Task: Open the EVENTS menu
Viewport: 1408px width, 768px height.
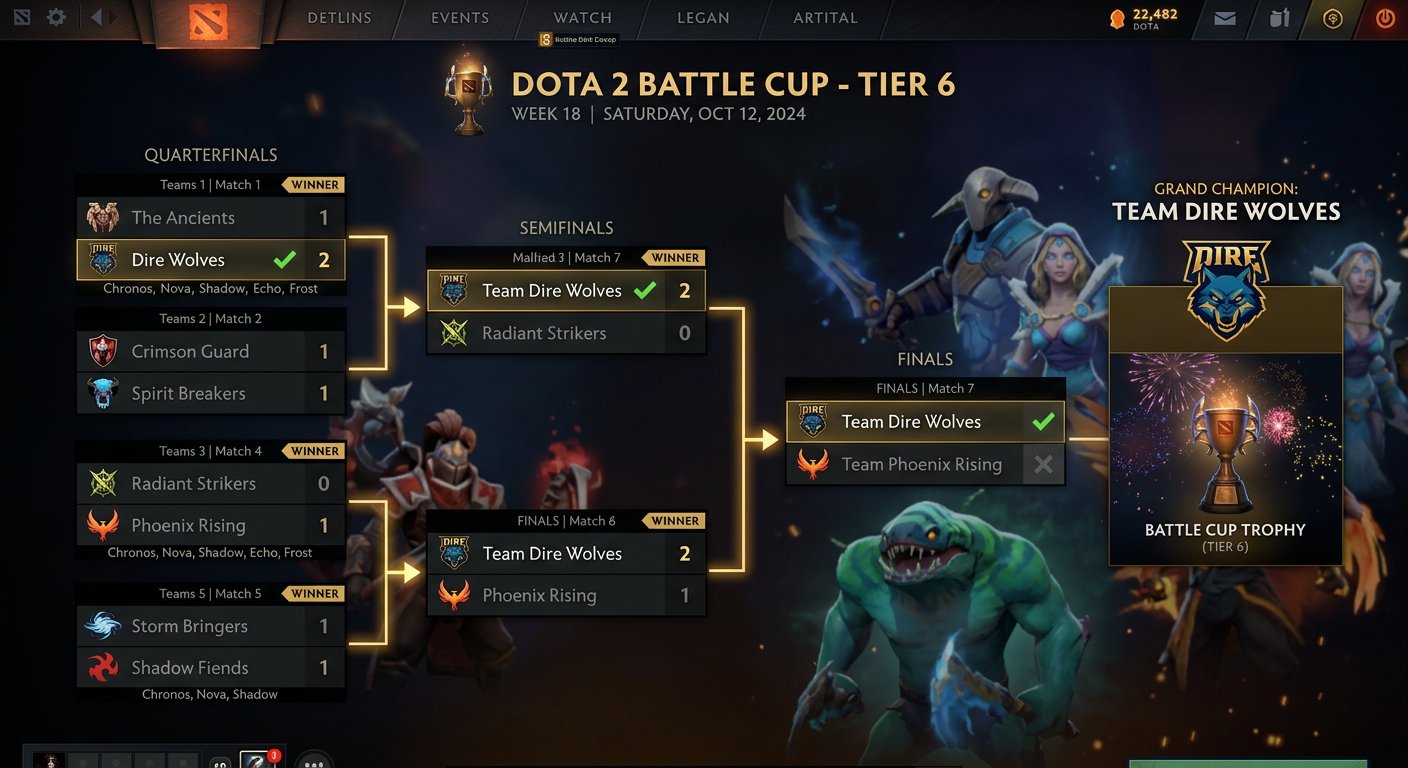Action: 459,17
